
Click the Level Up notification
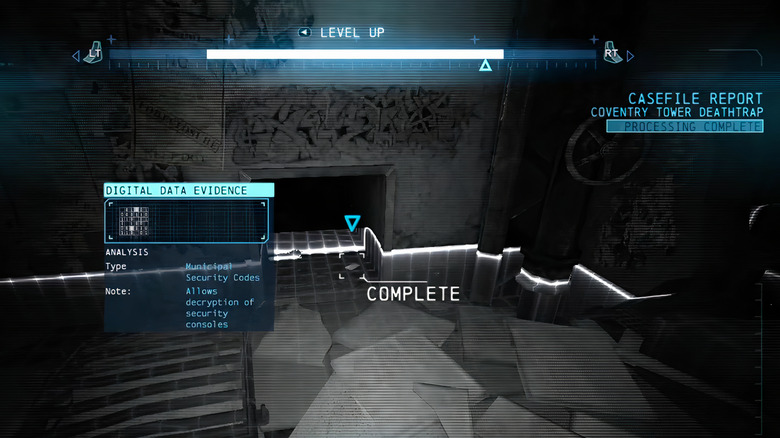tap(342, 32)
